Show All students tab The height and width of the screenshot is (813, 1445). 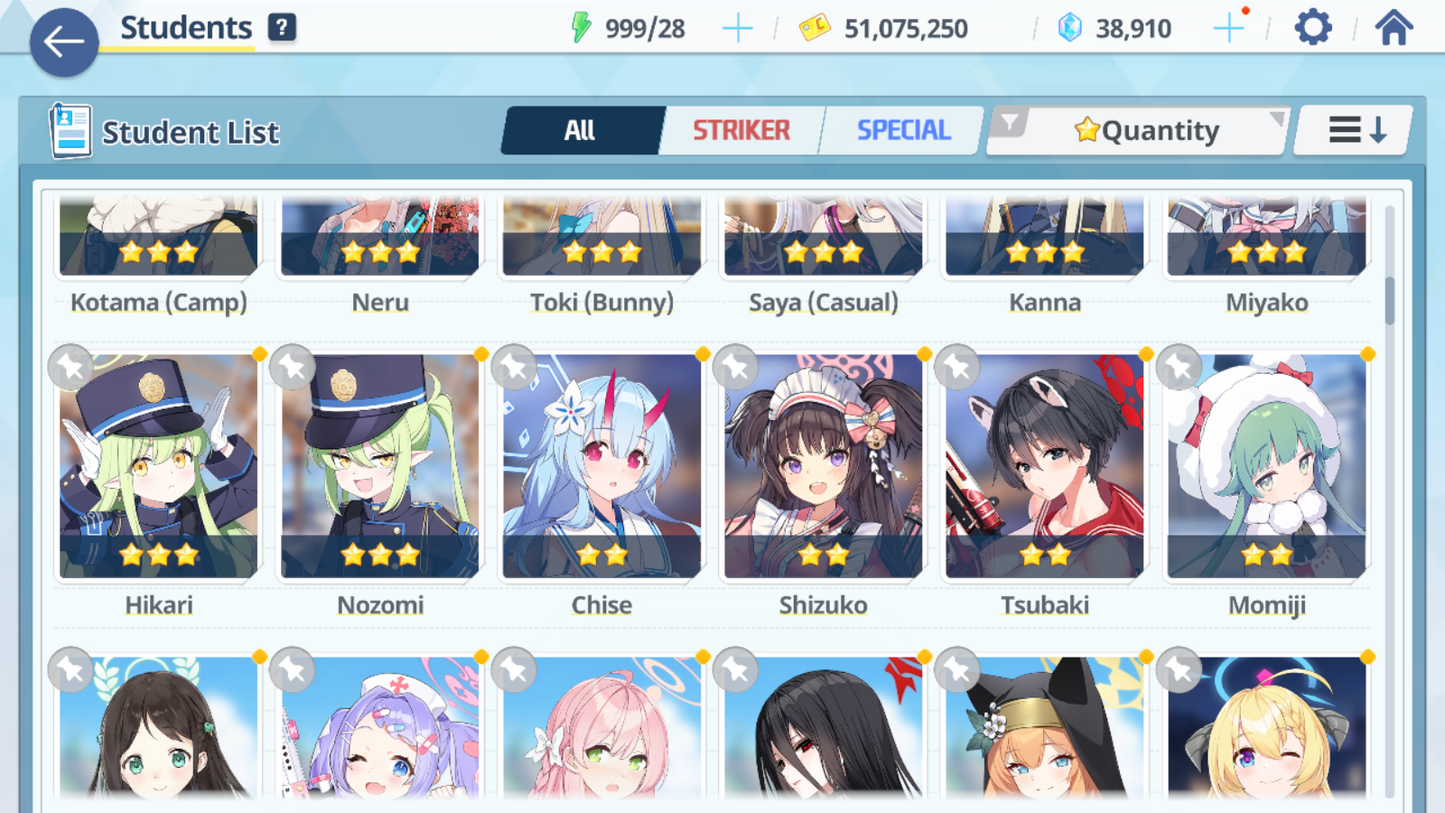580,130
